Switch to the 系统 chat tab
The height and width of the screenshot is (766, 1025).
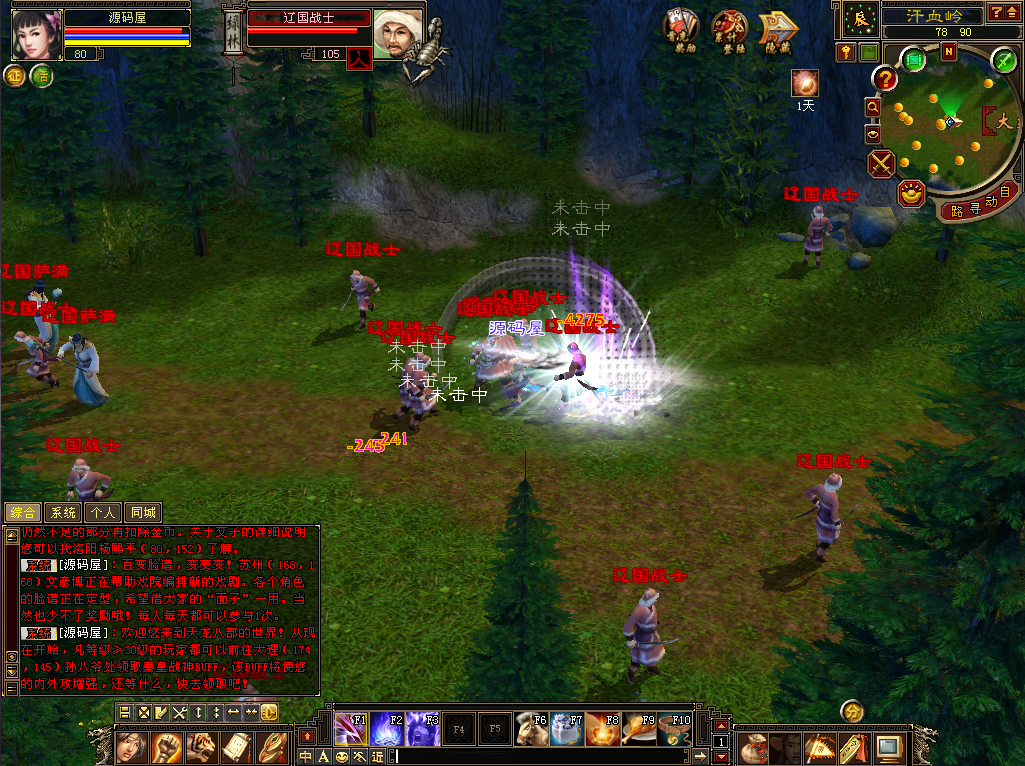(63, 513)
